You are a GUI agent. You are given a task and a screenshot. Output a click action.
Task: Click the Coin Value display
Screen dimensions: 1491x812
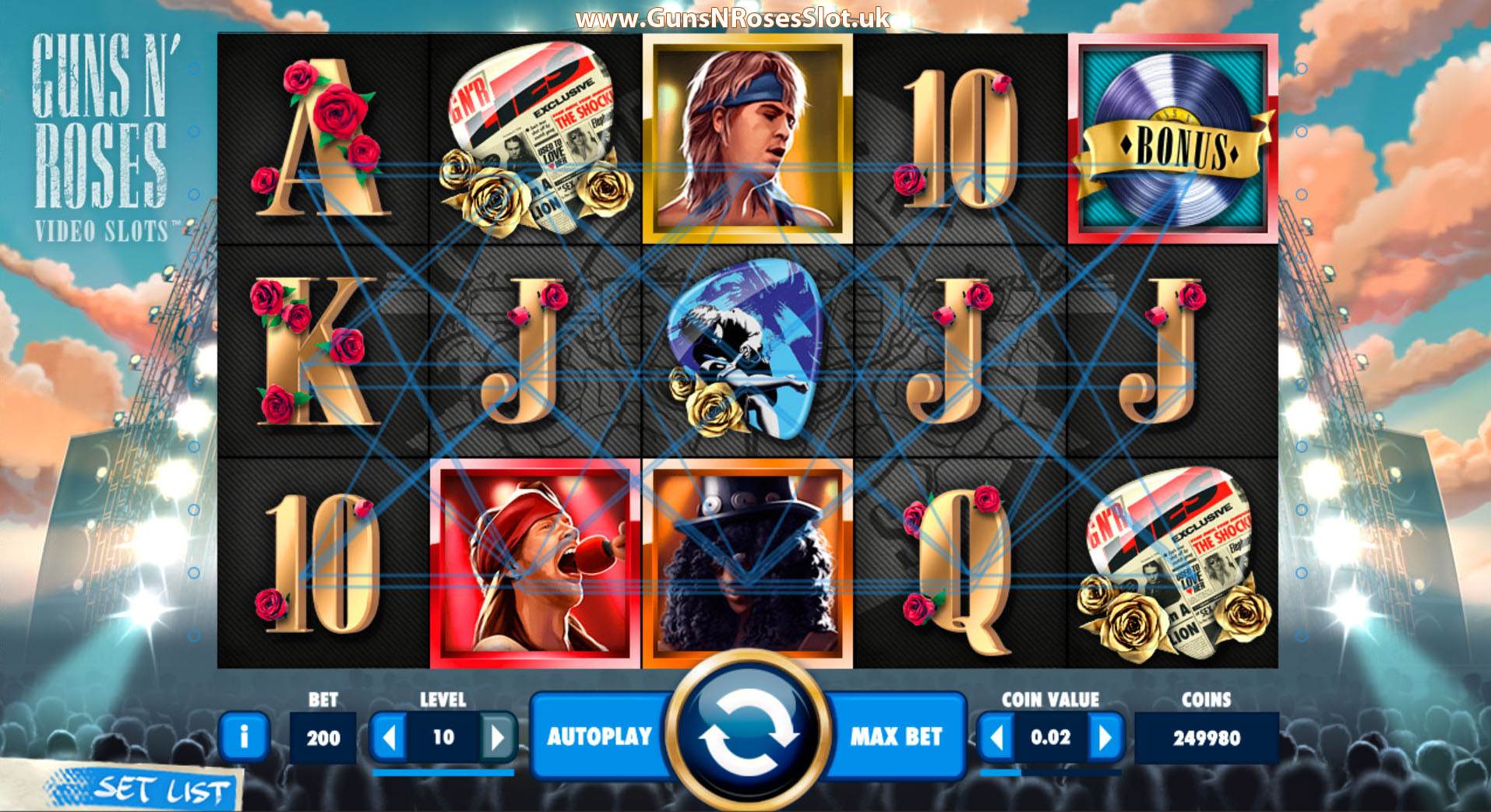(1049, 736)
